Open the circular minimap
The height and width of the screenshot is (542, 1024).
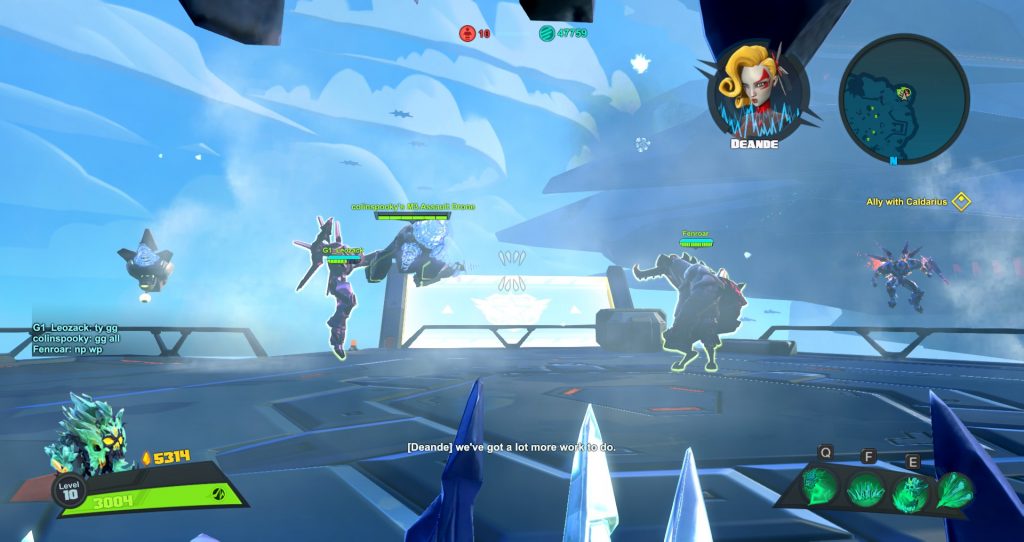click(903, 98)
